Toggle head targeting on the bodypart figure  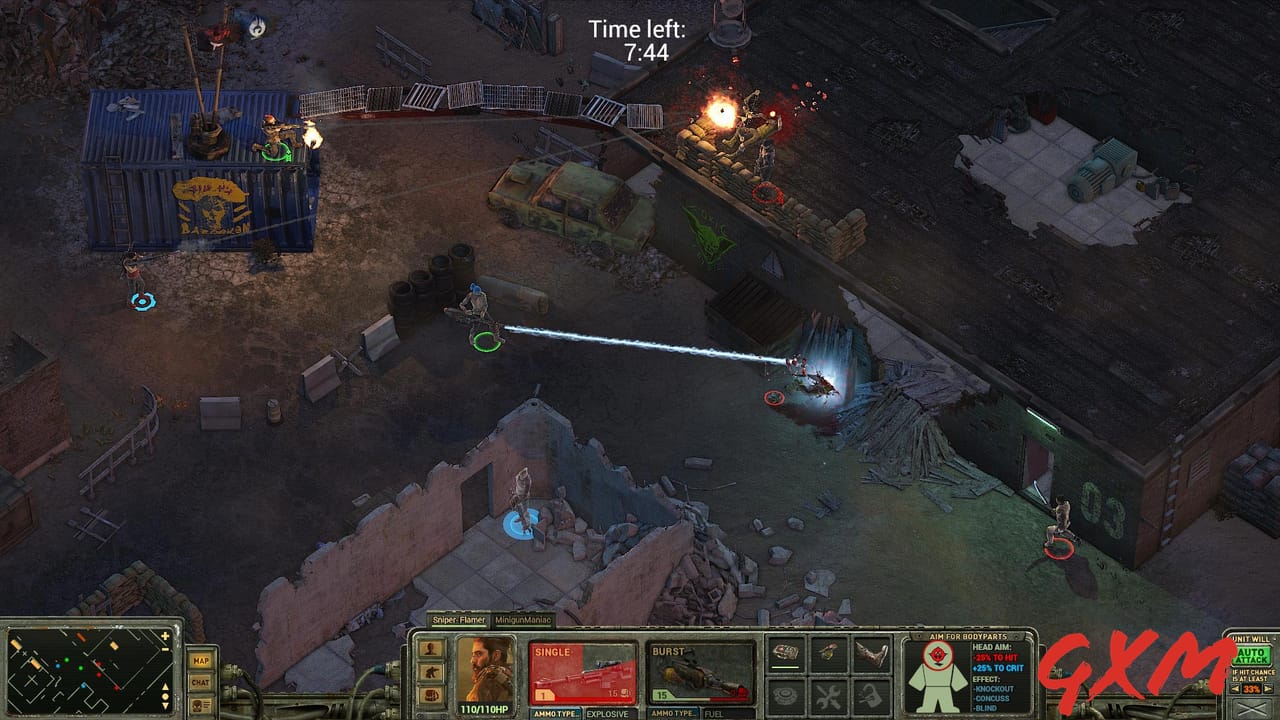click(x=938, y=654)
